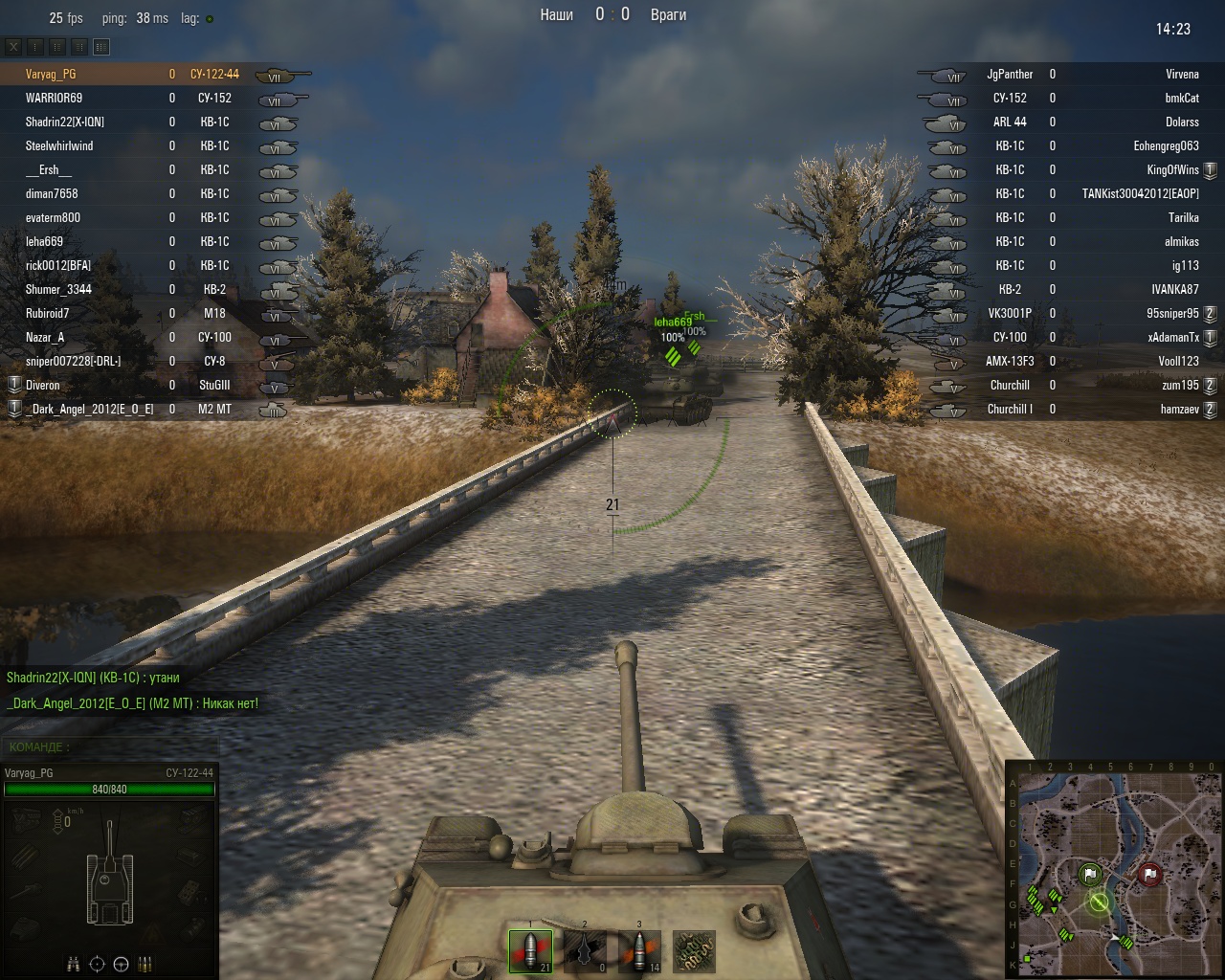The width and height of the screenshot is (1225, 980).
Task: Select the fully expanded player list mode
Action: coord(101,46)
